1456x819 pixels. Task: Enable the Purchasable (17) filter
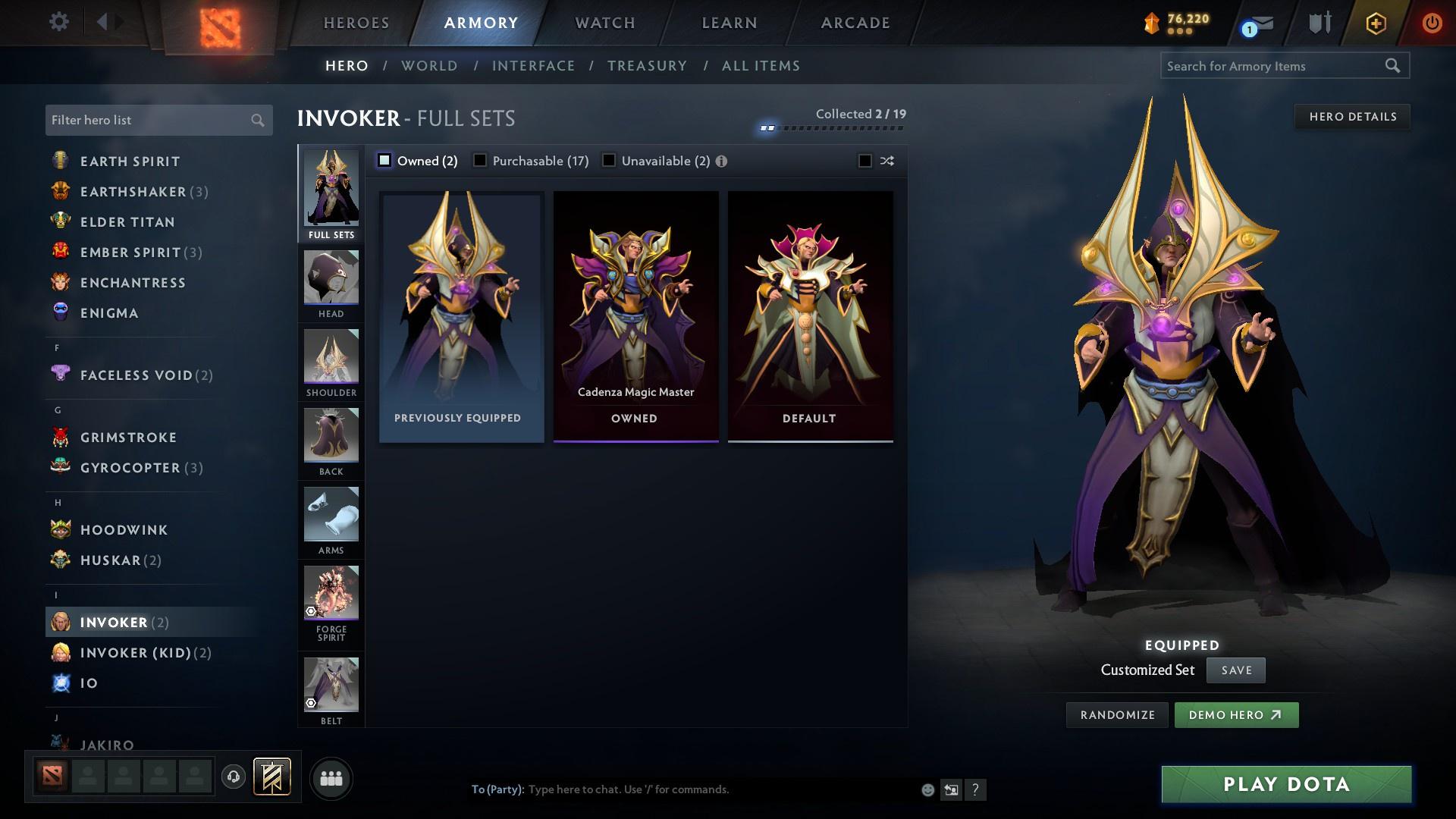(480, 161)
